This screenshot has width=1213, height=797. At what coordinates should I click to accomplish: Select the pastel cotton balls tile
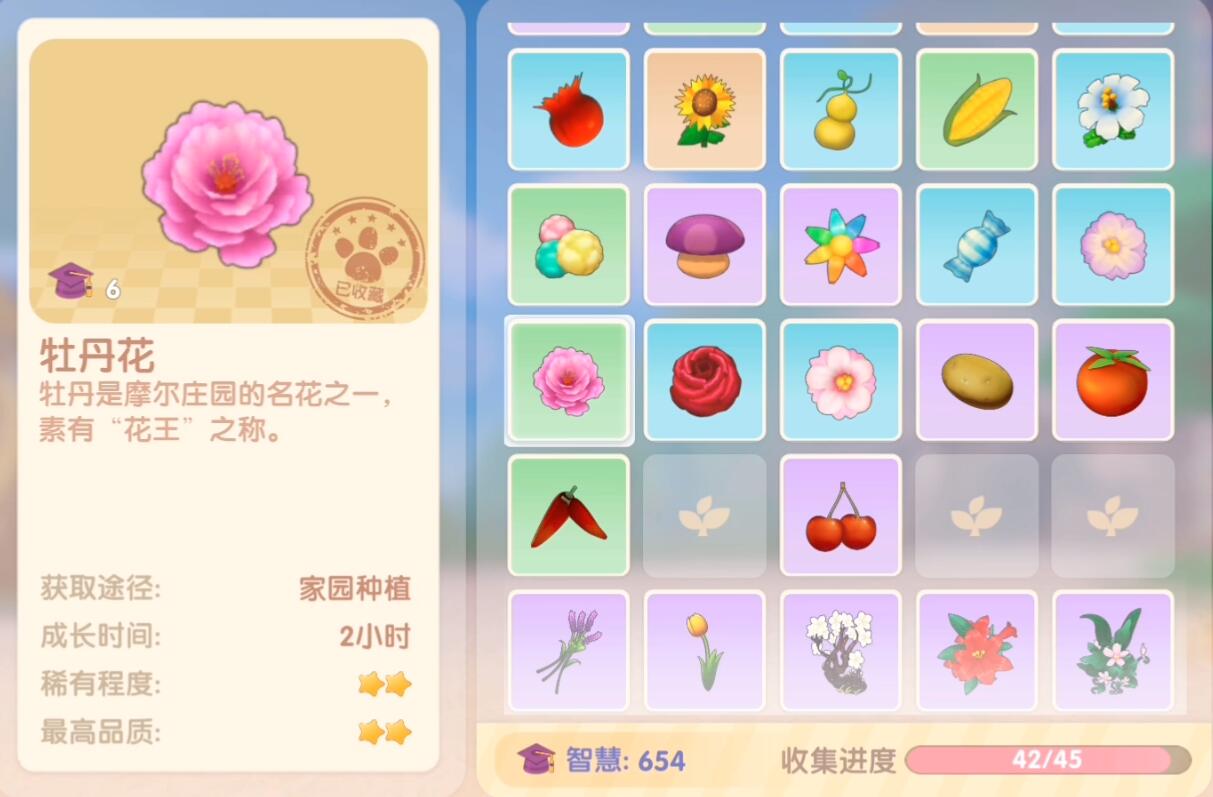[568, 245]
